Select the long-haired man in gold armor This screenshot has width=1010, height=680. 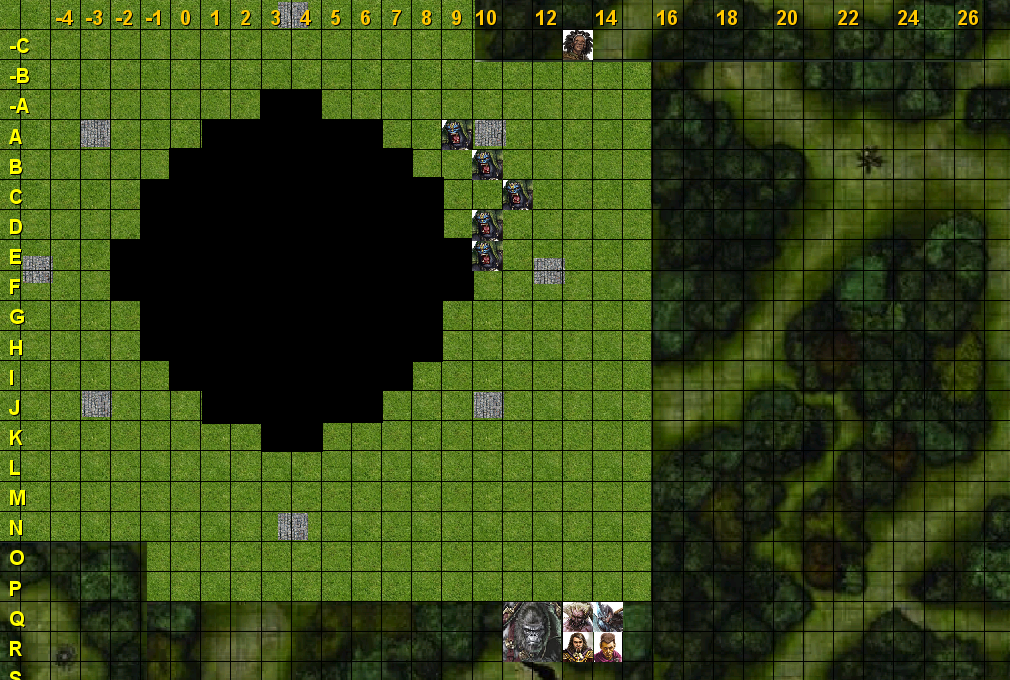(577, 647)
